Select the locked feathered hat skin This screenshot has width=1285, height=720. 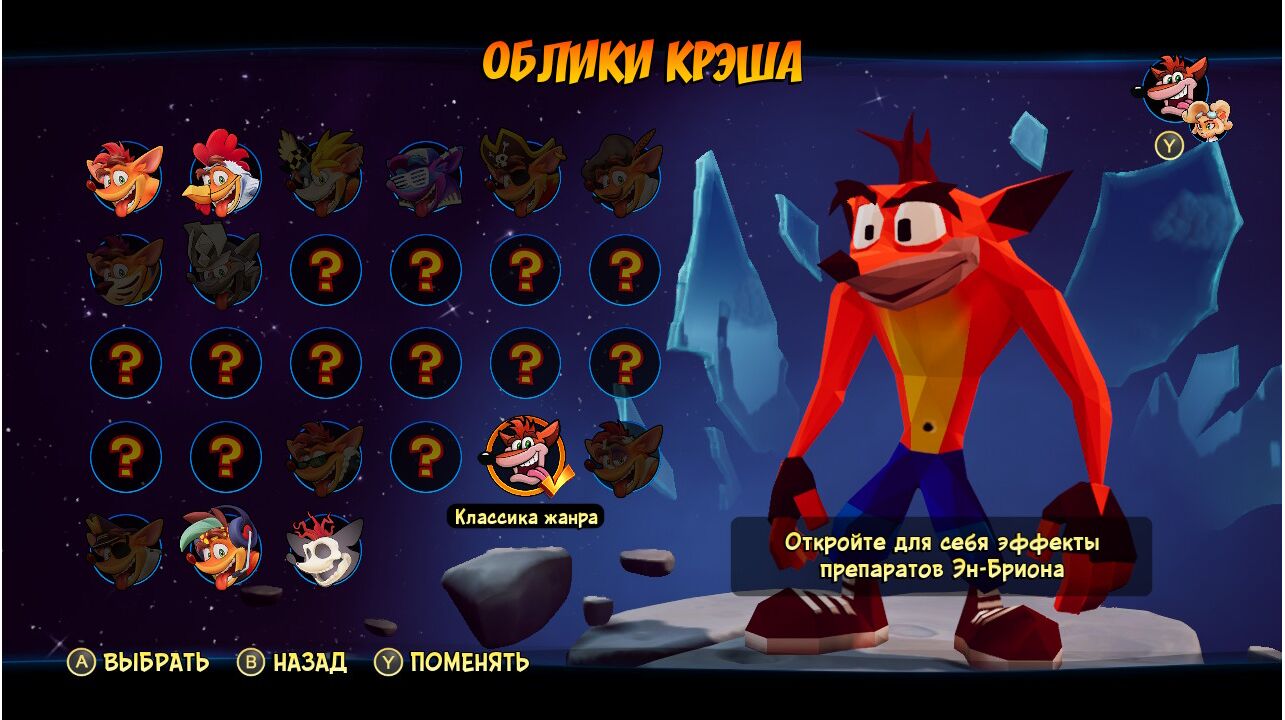coord(625,177)
